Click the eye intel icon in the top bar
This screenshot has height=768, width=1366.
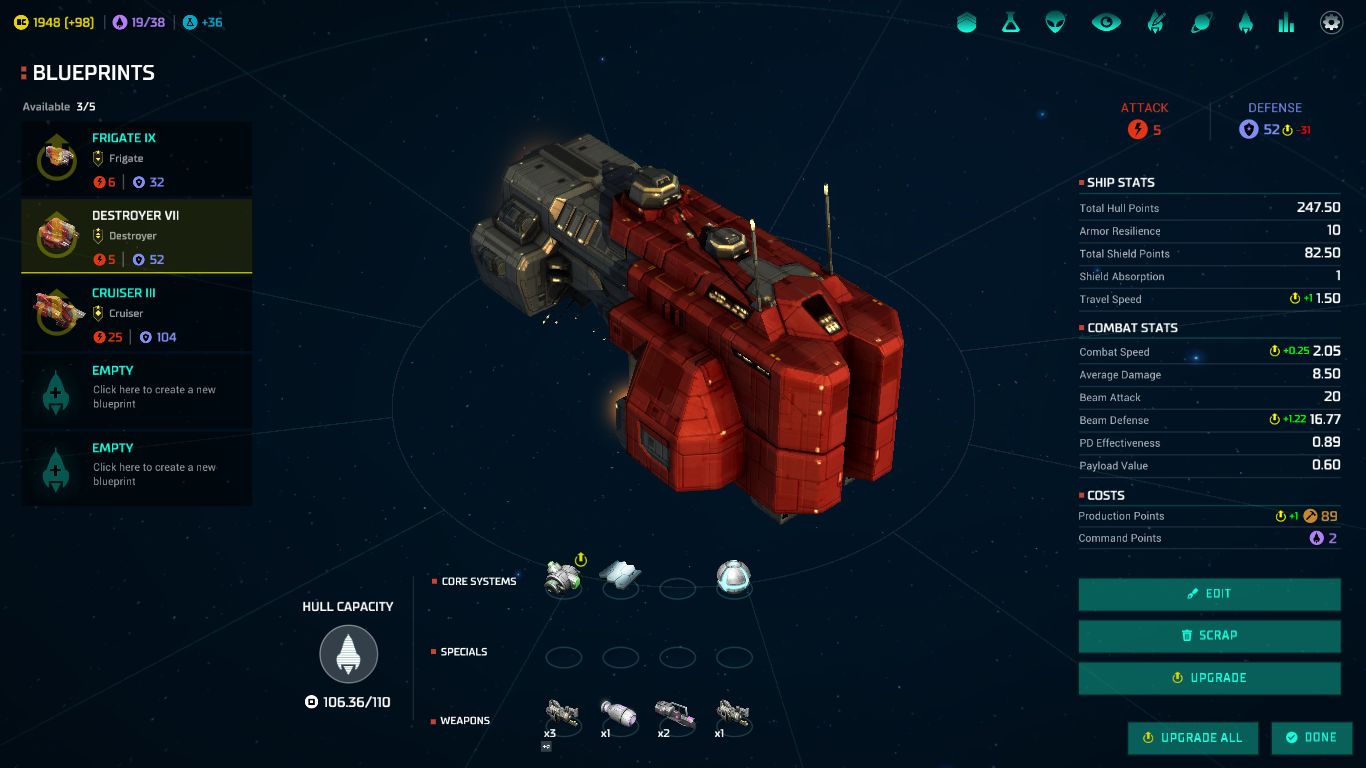[x=1106, y=22]
